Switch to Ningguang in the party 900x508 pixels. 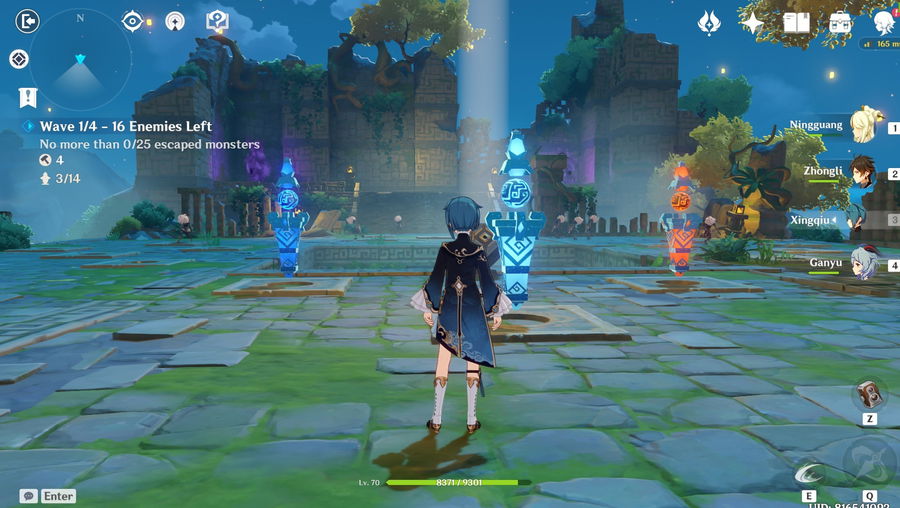862,126
